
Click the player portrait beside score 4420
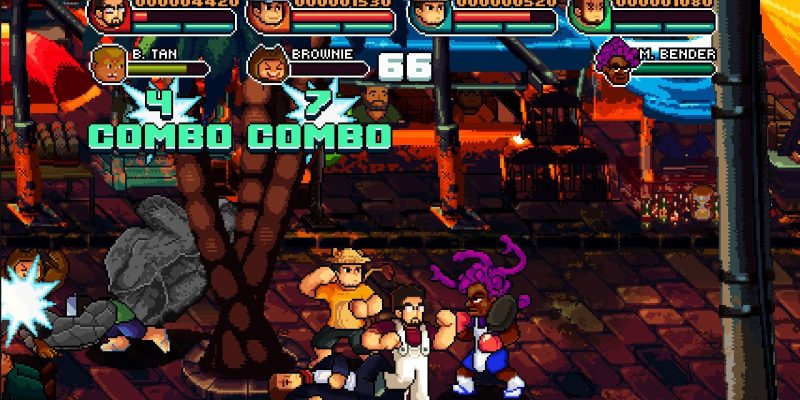pos(108,15)
